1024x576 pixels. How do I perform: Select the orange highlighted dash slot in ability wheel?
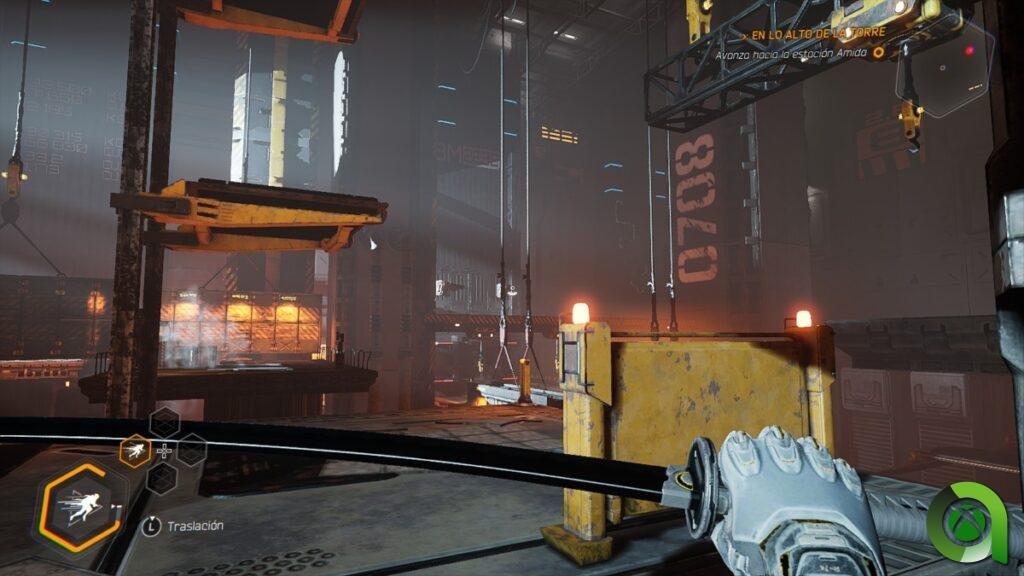pyautogui.click(x=135, y=451)
